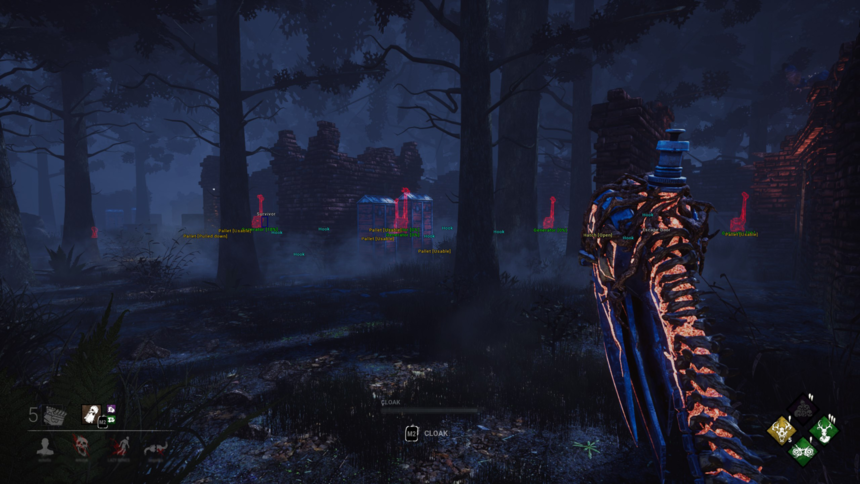Select the slashed running survivor status icon
Screen dimensions: 860x484
pos(119,448)
